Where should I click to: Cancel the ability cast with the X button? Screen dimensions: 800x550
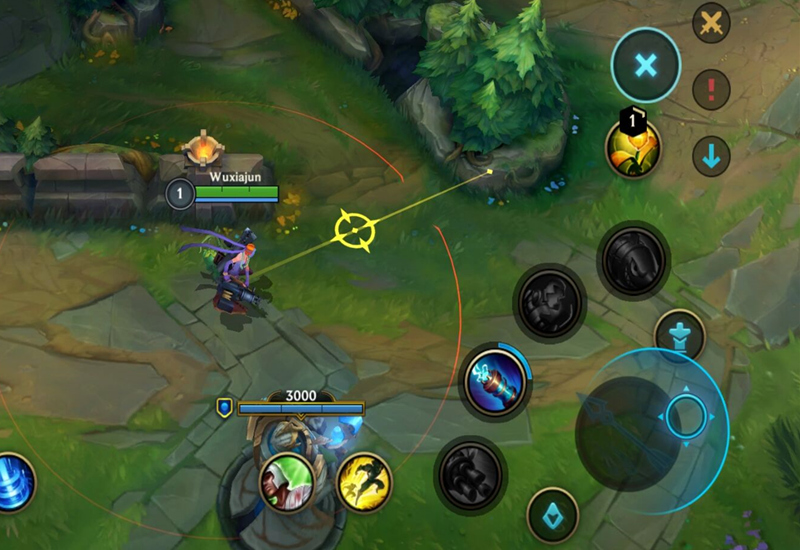[x=646, y=66]
